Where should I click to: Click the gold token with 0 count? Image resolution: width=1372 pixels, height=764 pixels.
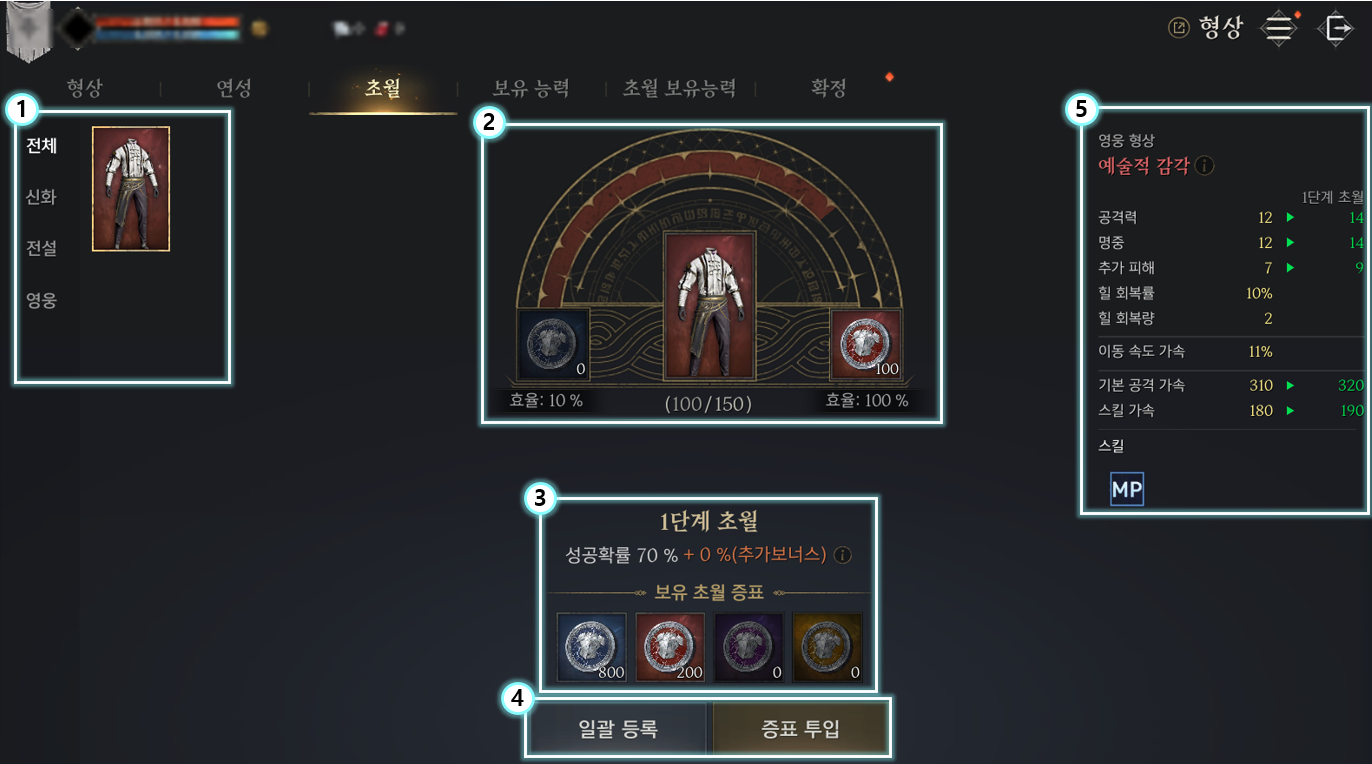(x=828, y=647)
